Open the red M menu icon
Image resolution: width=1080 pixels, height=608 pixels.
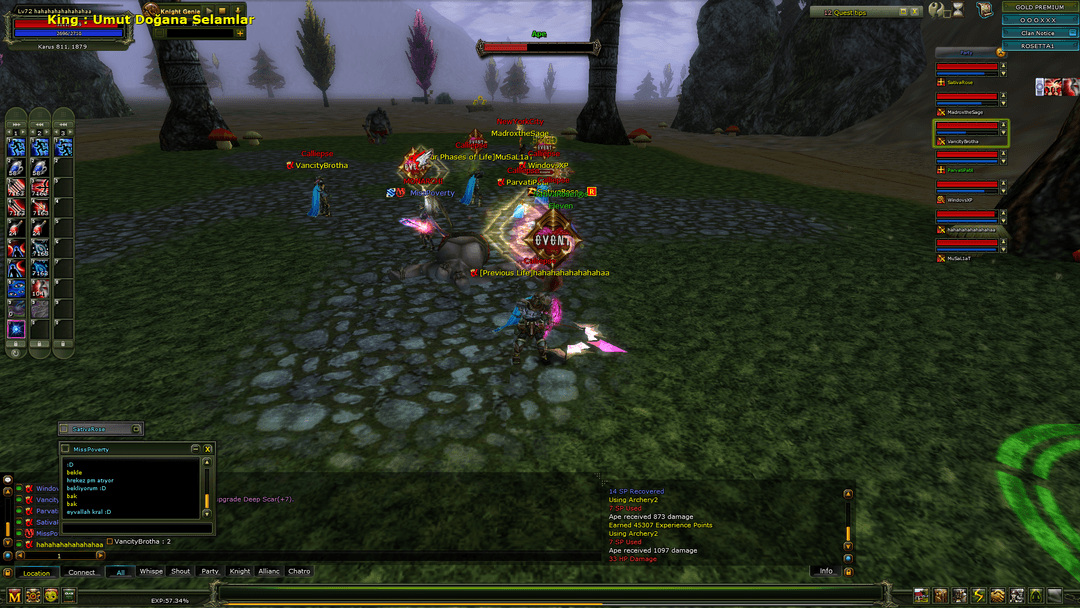pyautogui.click(x=14, y=596)
